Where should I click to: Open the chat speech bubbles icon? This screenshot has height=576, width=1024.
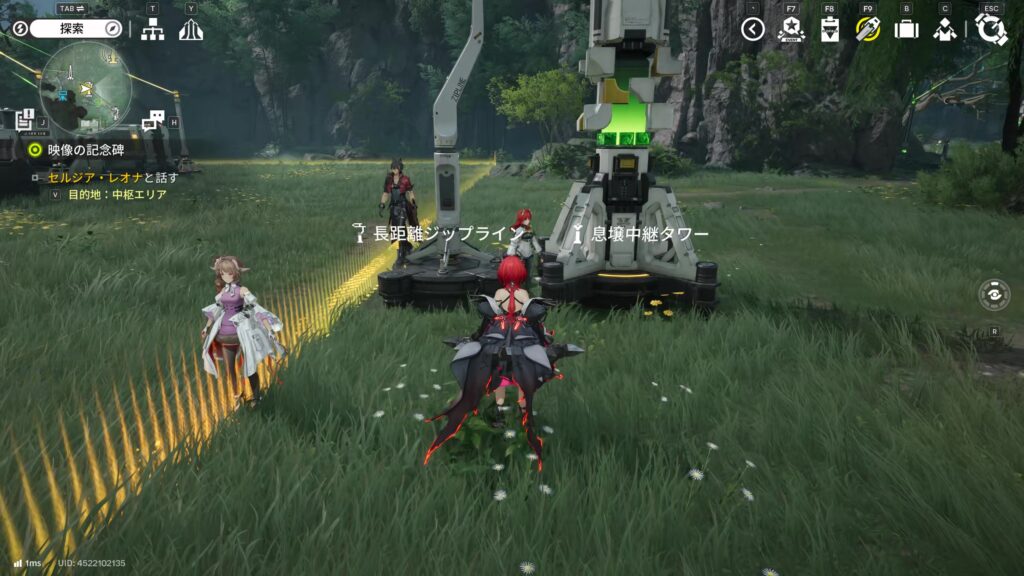click(x=152, y=122)
